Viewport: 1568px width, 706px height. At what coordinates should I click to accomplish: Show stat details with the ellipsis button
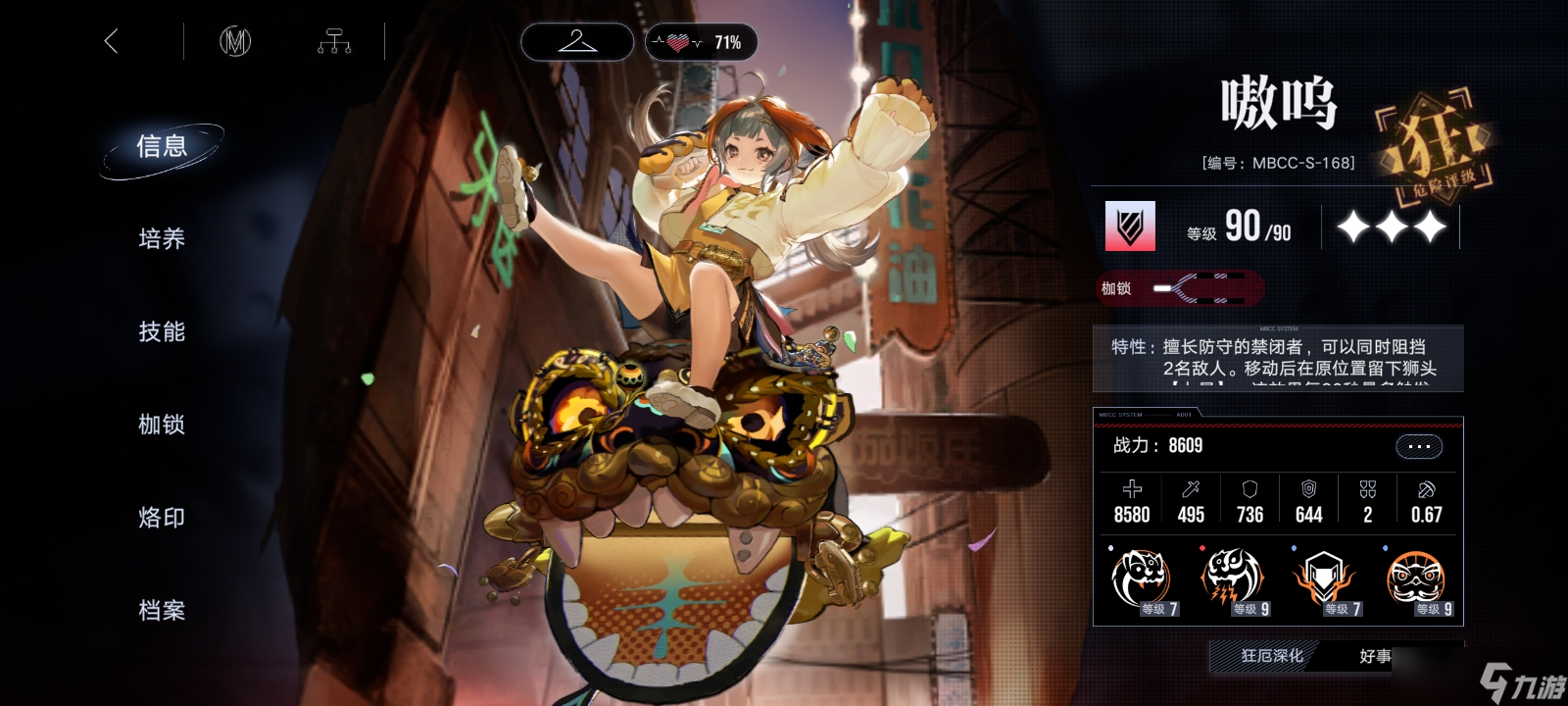click(x=1418, y=446)
